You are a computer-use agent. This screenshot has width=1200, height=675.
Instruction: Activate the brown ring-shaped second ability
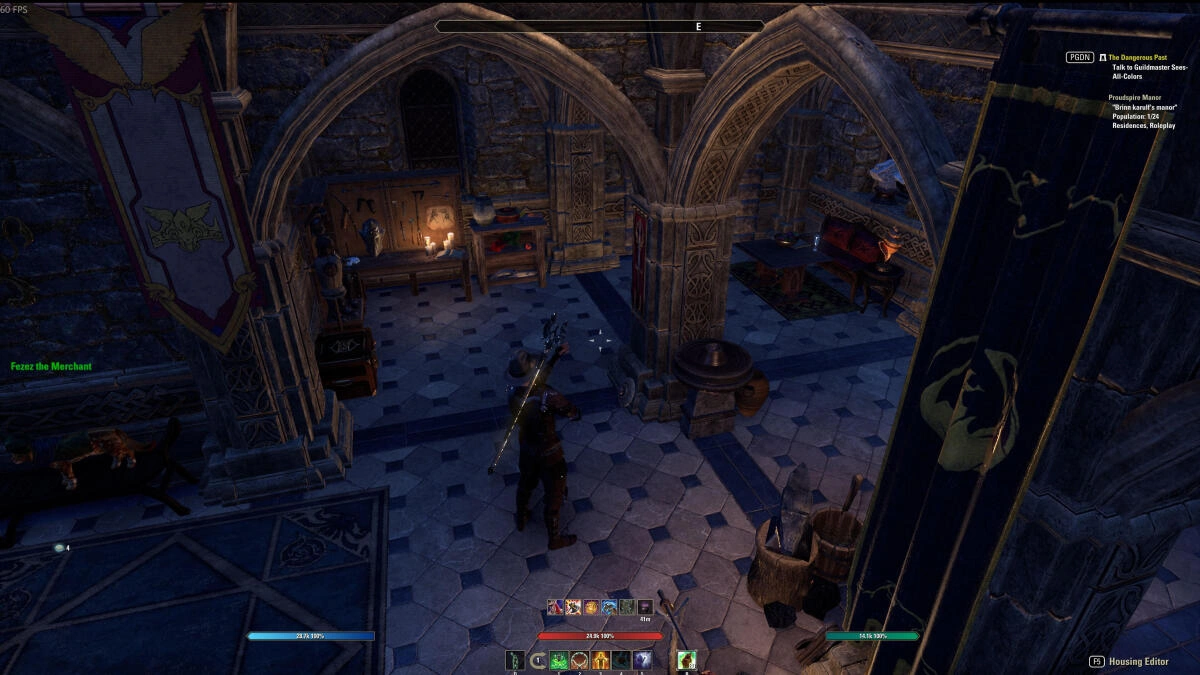[580, 660]
